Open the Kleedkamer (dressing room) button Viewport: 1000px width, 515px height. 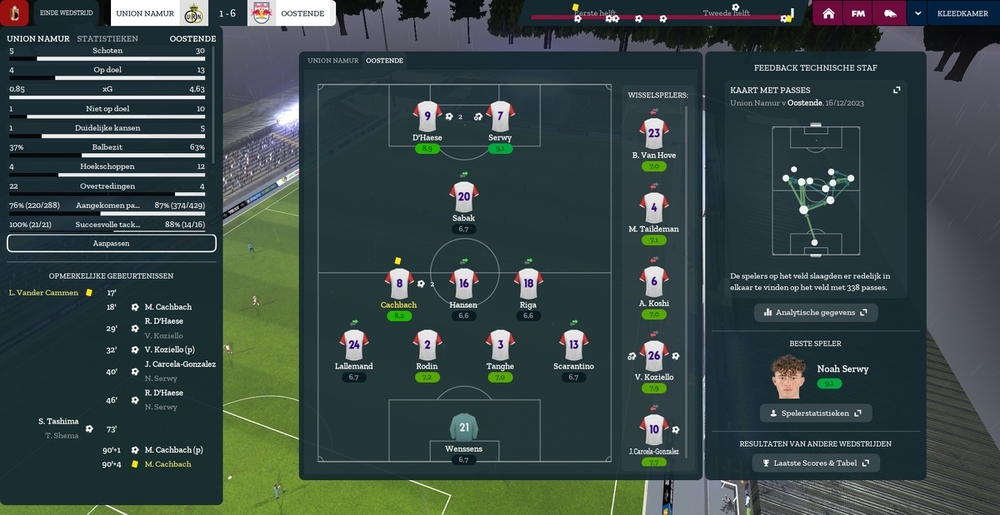[x=961, y=14]
